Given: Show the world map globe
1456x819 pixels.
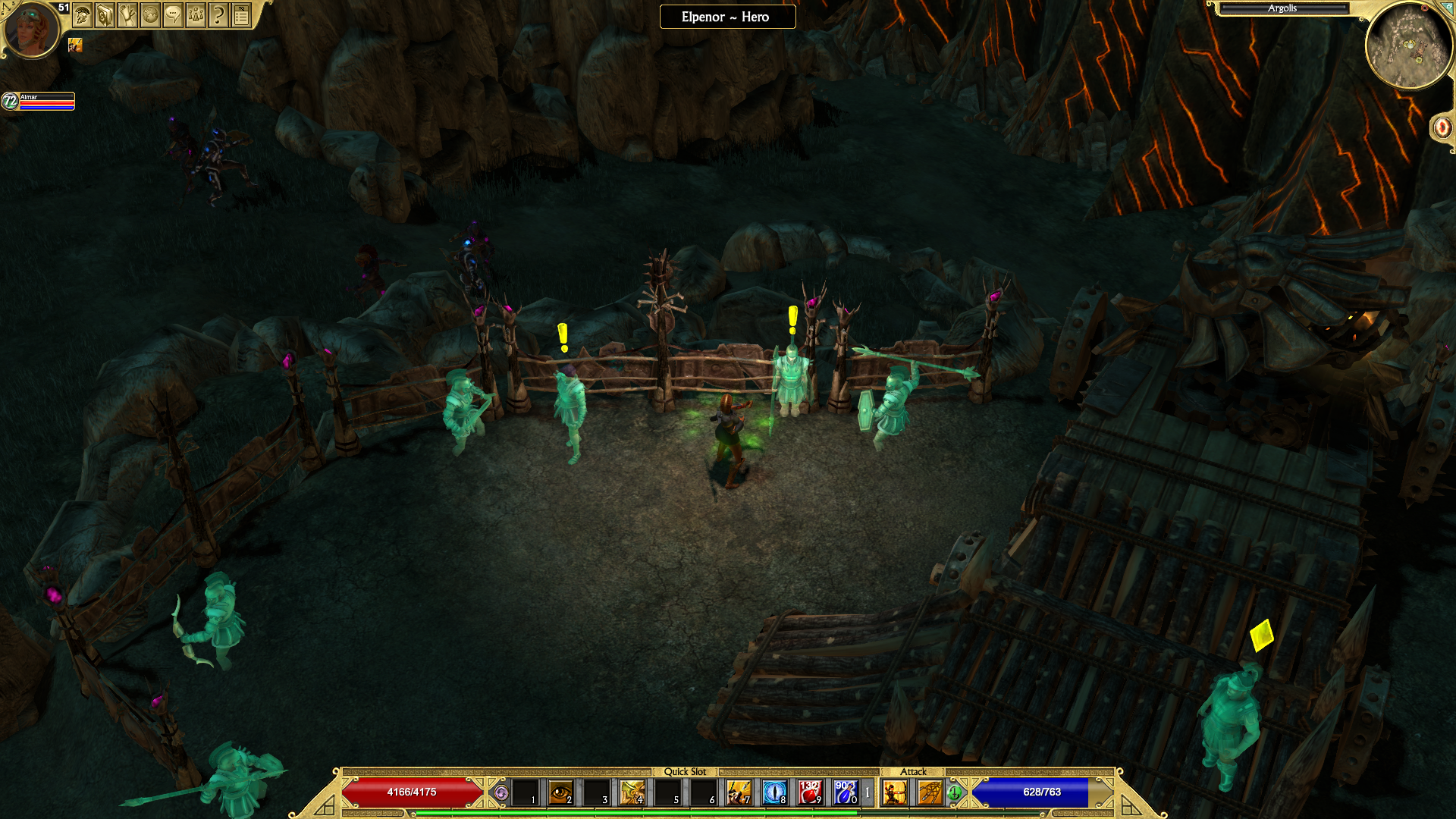Looking at the screenshot, I should [150, 14].
